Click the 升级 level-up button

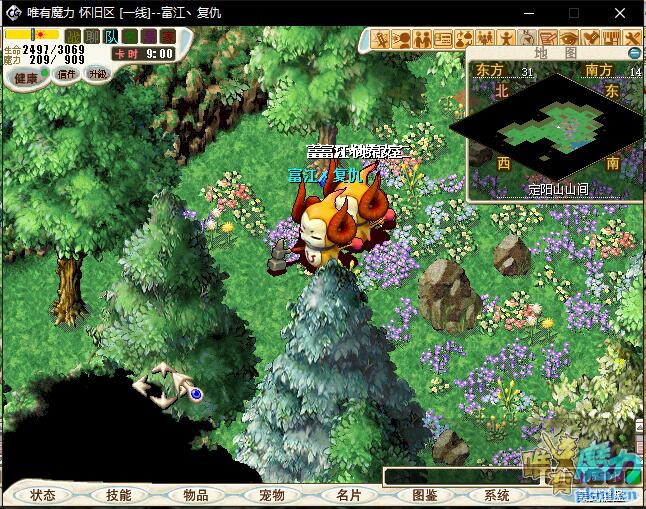pos(97,74)
